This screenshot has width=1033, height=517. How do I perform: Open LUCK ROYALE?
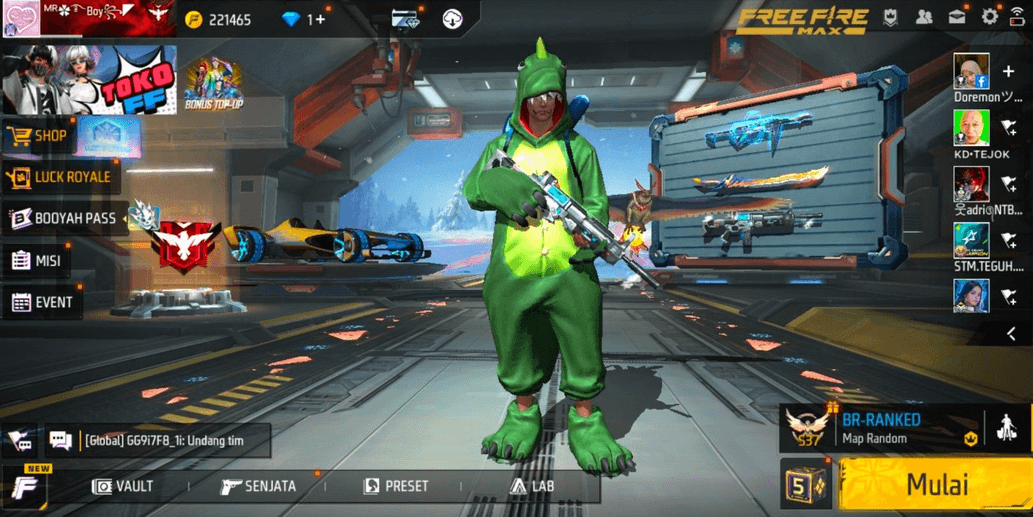(60, 177)
